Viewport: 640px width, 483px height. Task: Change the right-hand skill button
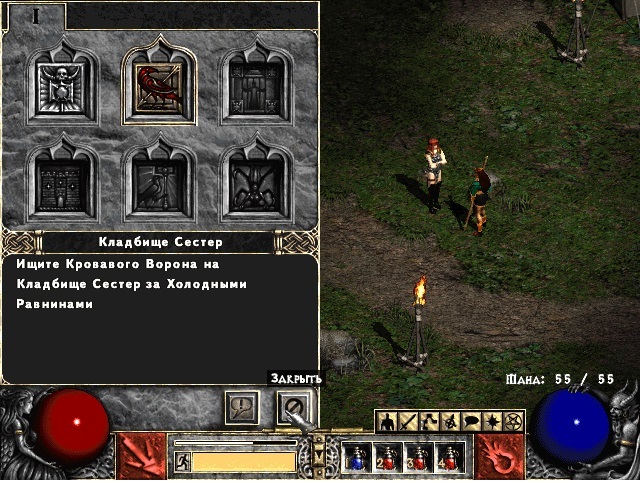point(499,456)
